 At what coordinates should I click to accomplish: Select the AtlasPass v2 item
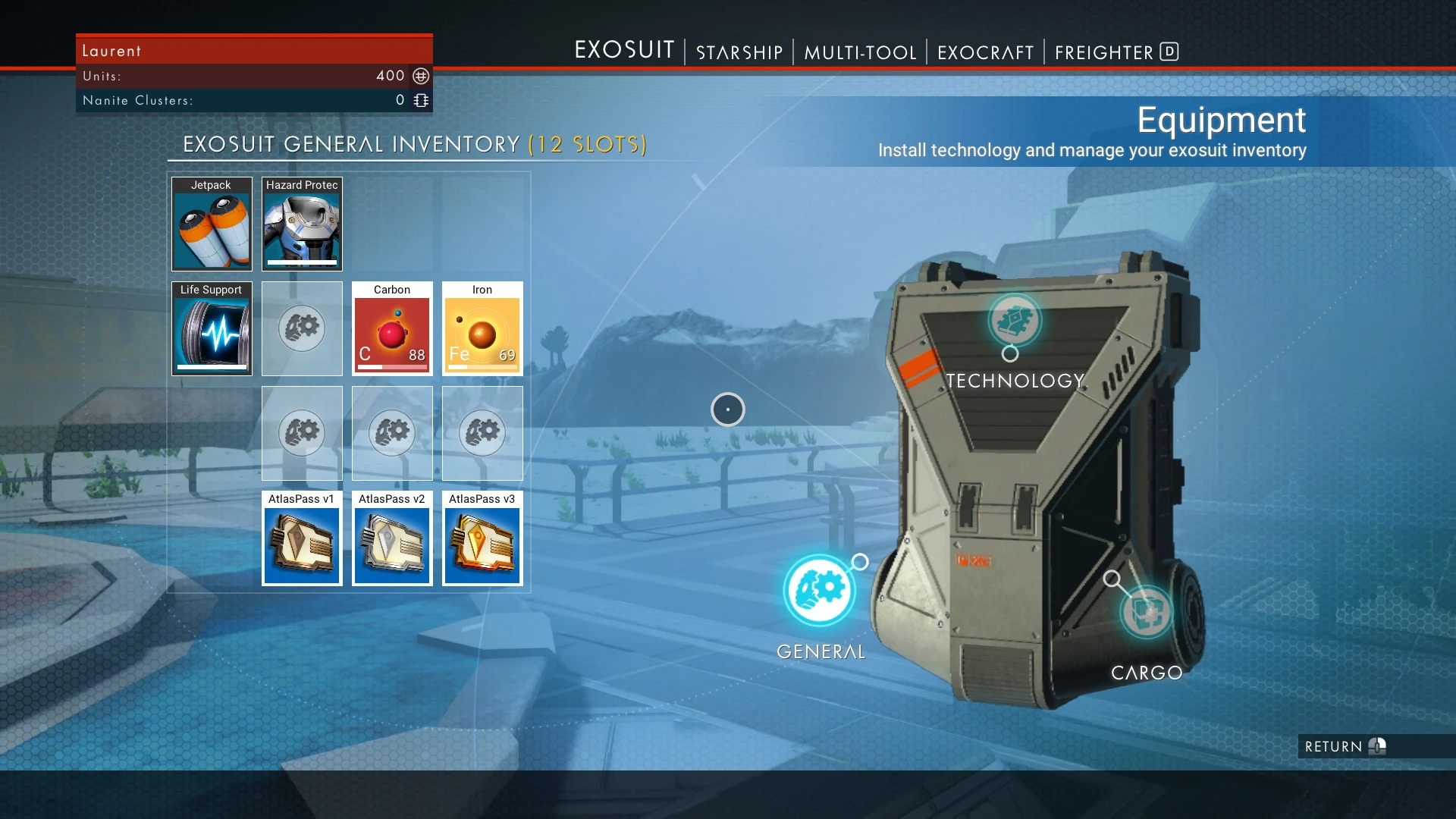click(392, 539)
